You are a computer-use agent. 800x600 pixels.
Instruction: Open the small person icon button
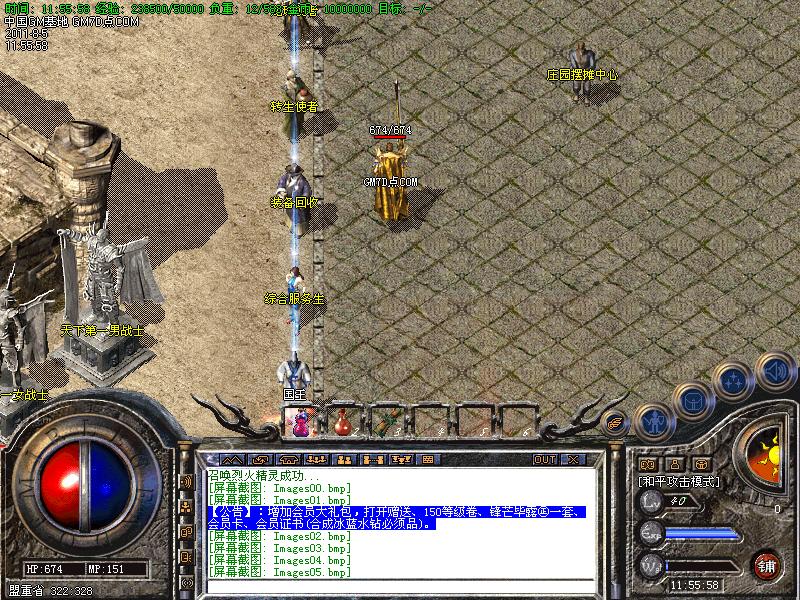point(674,463)
